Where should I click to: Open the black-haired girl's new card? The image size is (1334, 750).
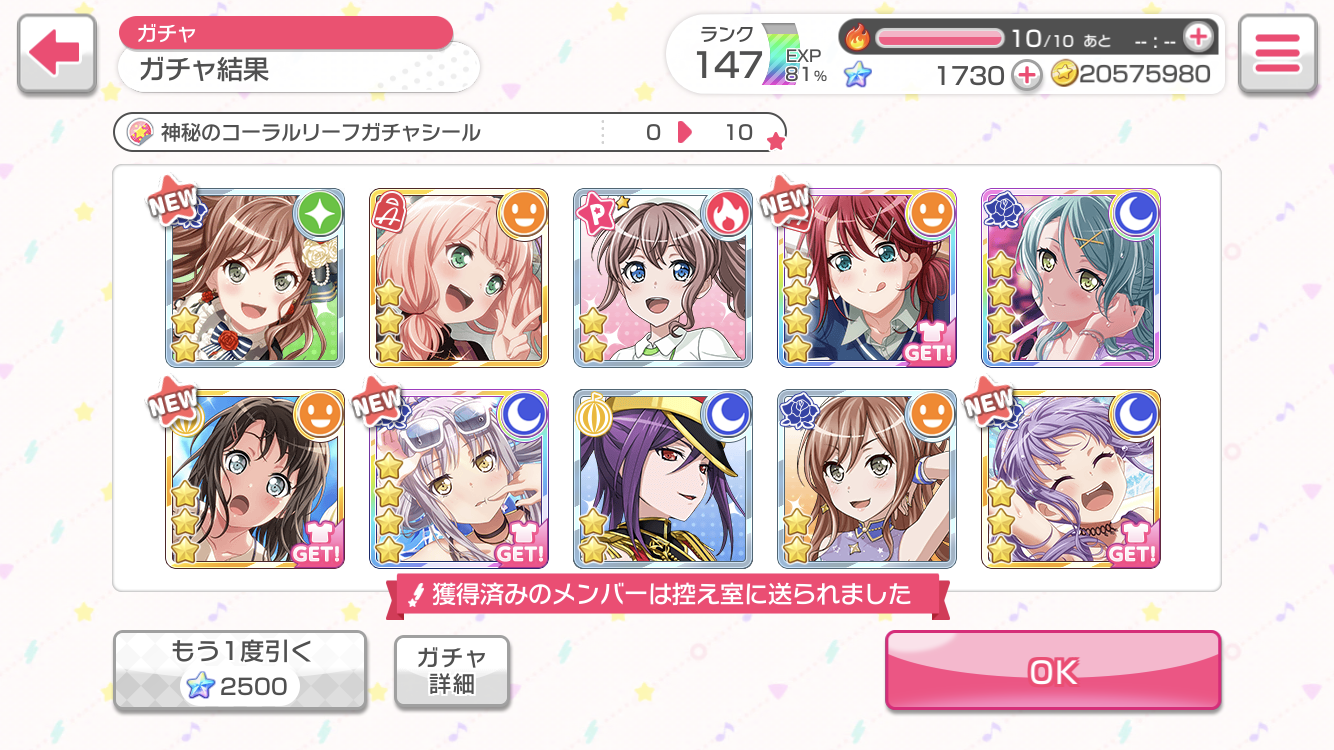tap(255, 479)
